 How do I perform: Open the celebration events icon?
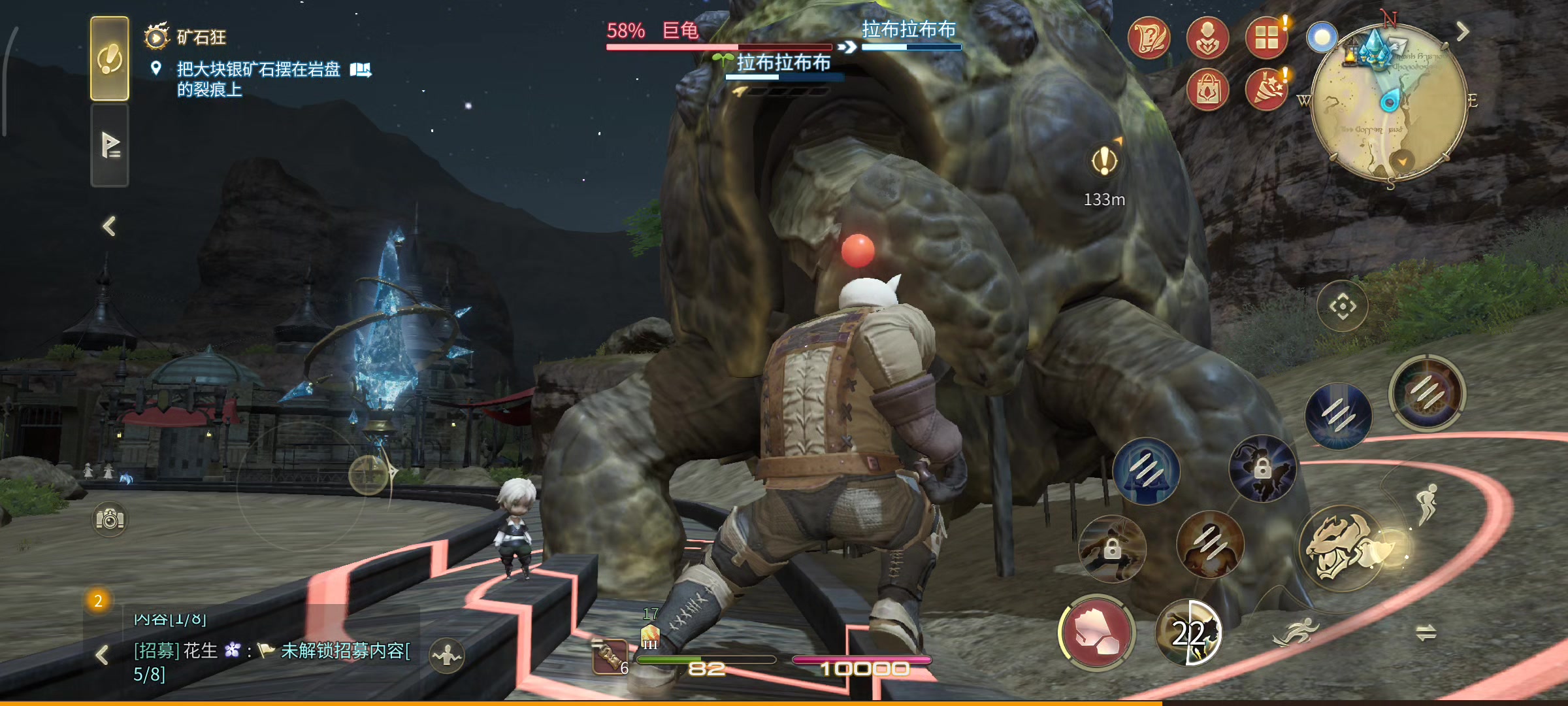click(x=1266, y=90)
